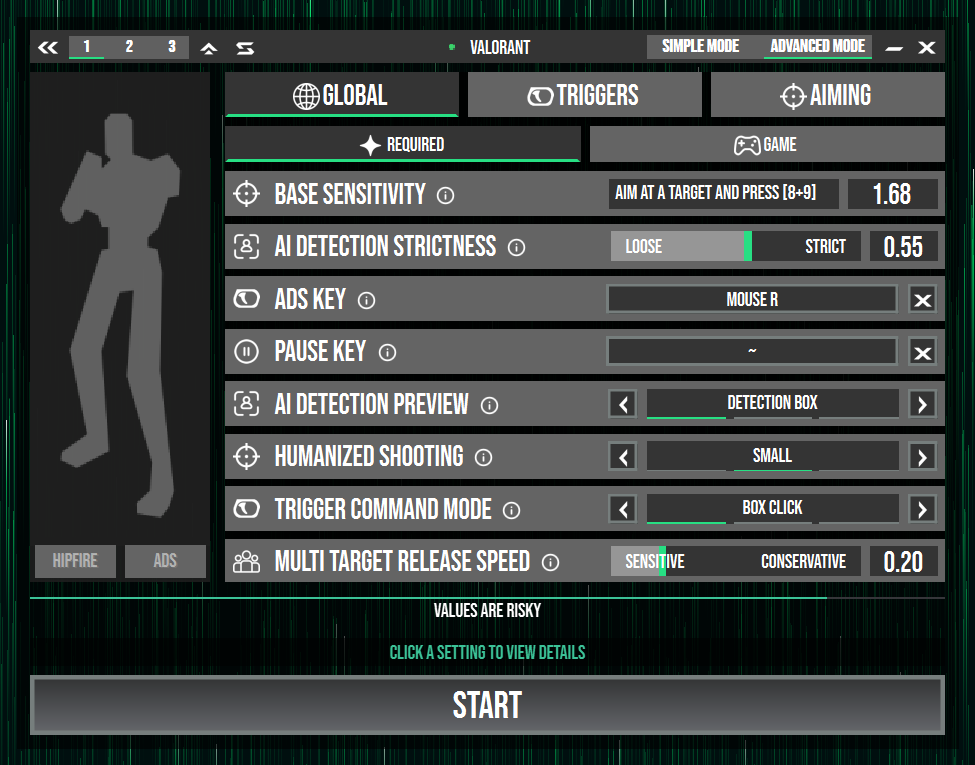The image size is (975, 765).
Task: Close the window with the X button
Action: coord(927,47)
